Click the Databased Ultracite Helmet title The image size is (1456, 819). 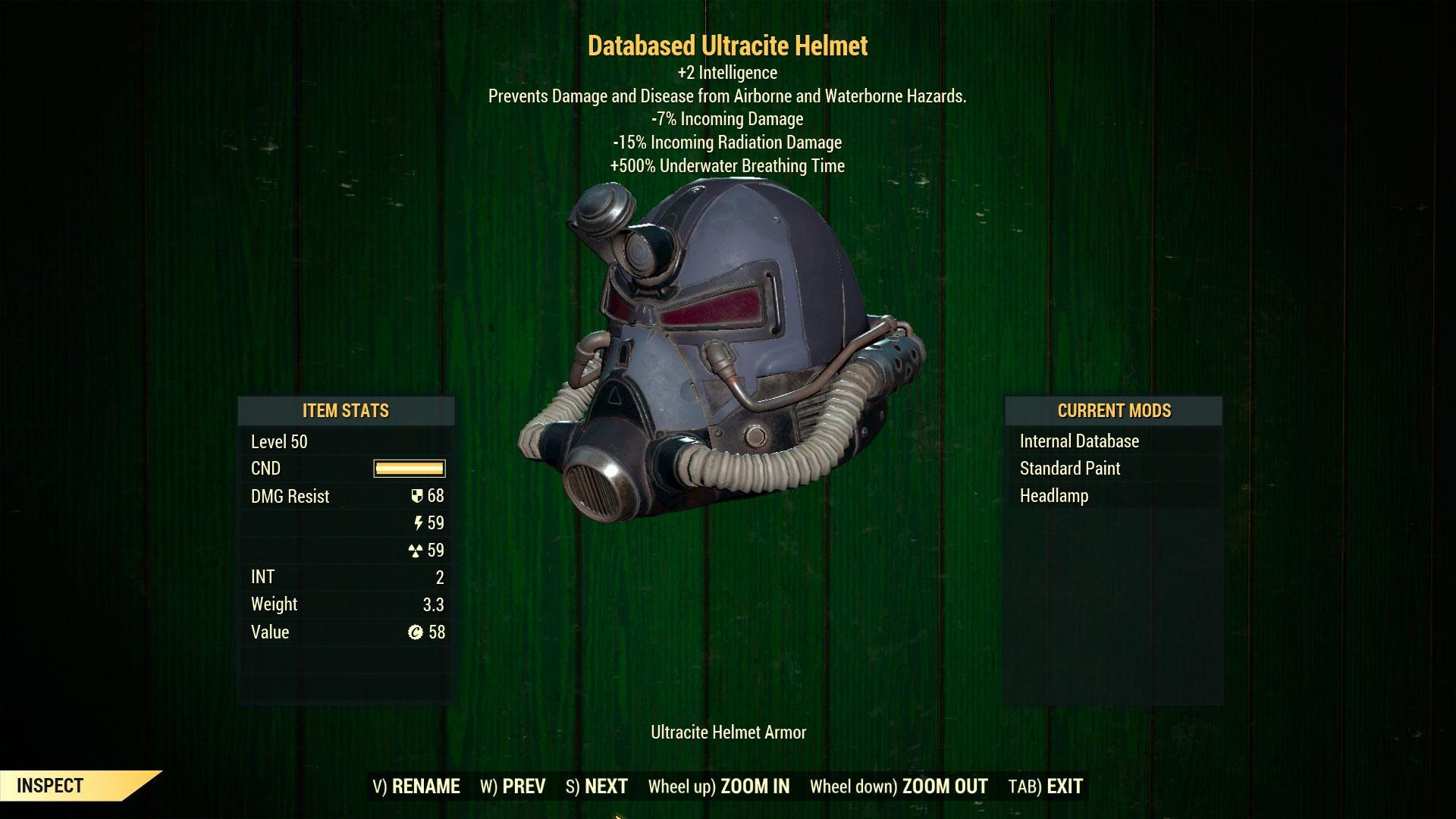(727, 46)
